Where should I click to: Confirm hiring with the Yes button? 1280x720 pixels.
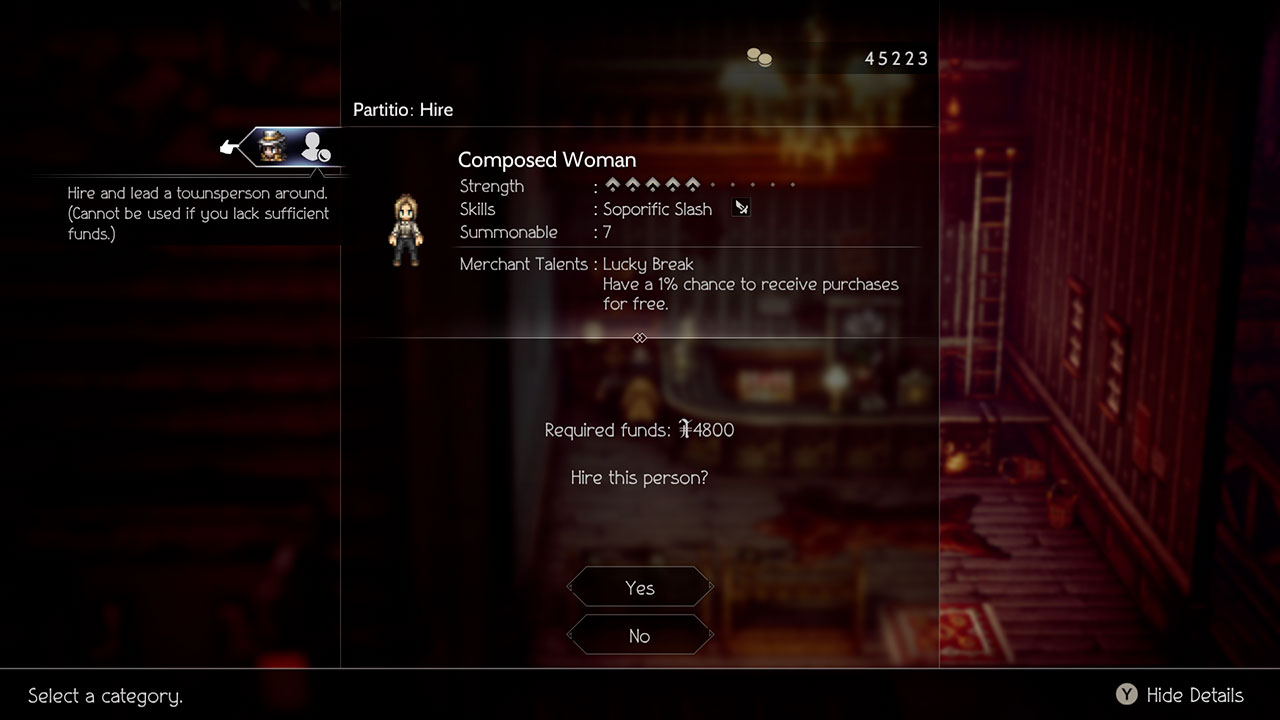pos(640,588)
